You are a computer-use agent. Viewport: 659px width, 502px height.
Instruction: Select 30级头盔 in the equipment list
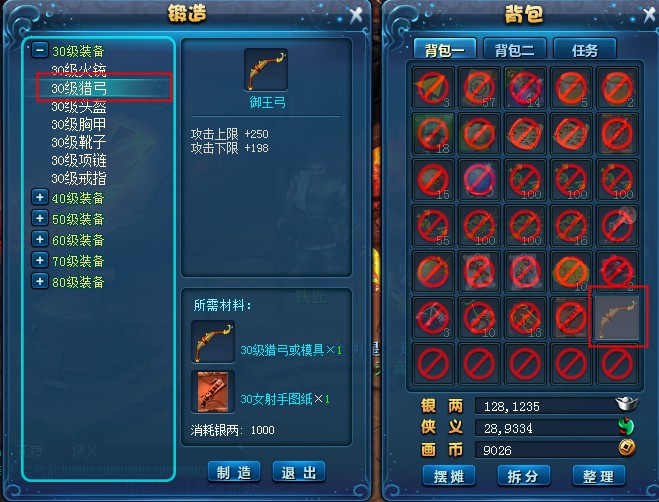(x=79, y=107)
